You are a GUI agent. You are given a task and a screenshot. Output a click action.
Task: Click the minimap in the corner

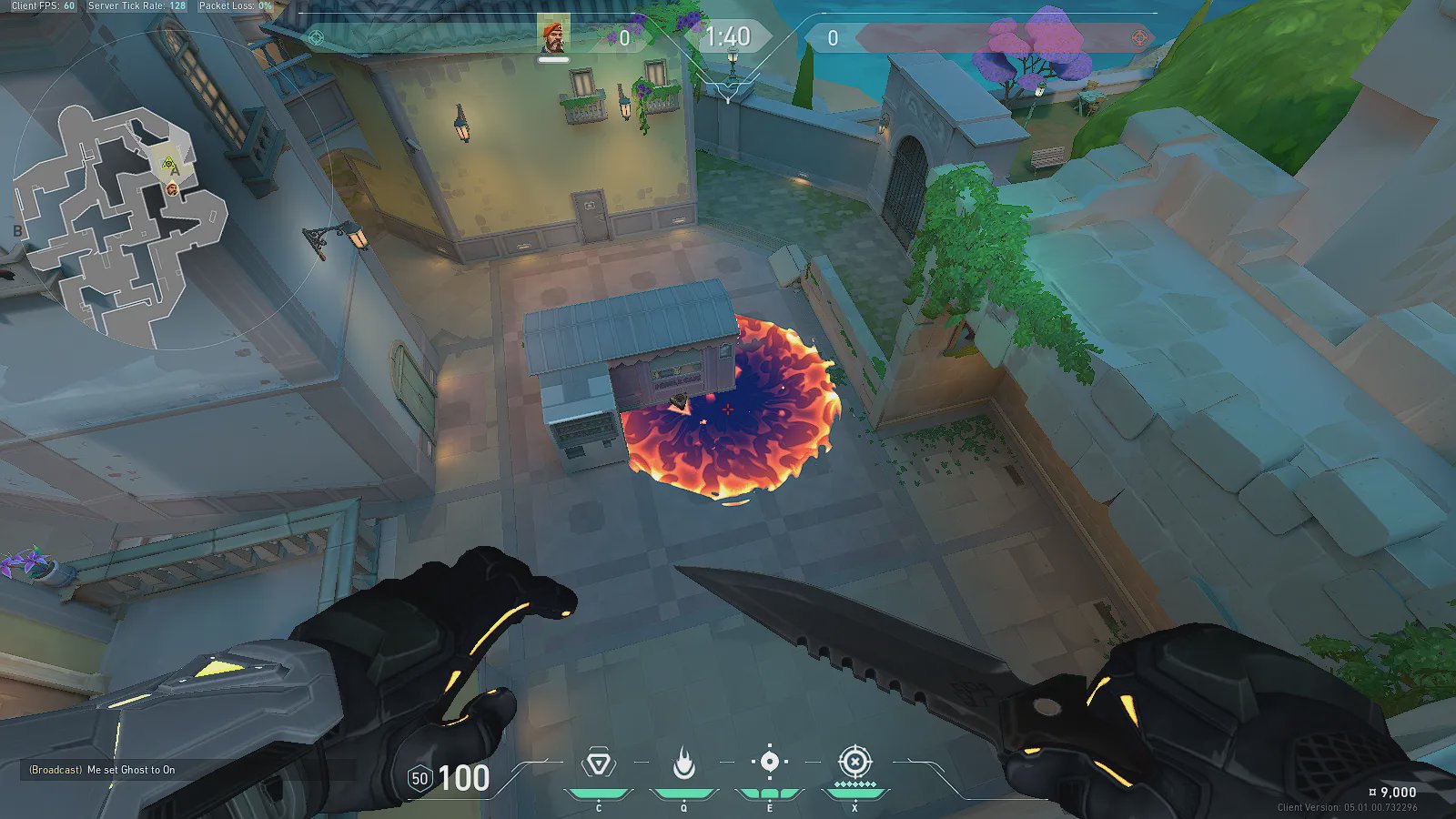coord(118,226)
